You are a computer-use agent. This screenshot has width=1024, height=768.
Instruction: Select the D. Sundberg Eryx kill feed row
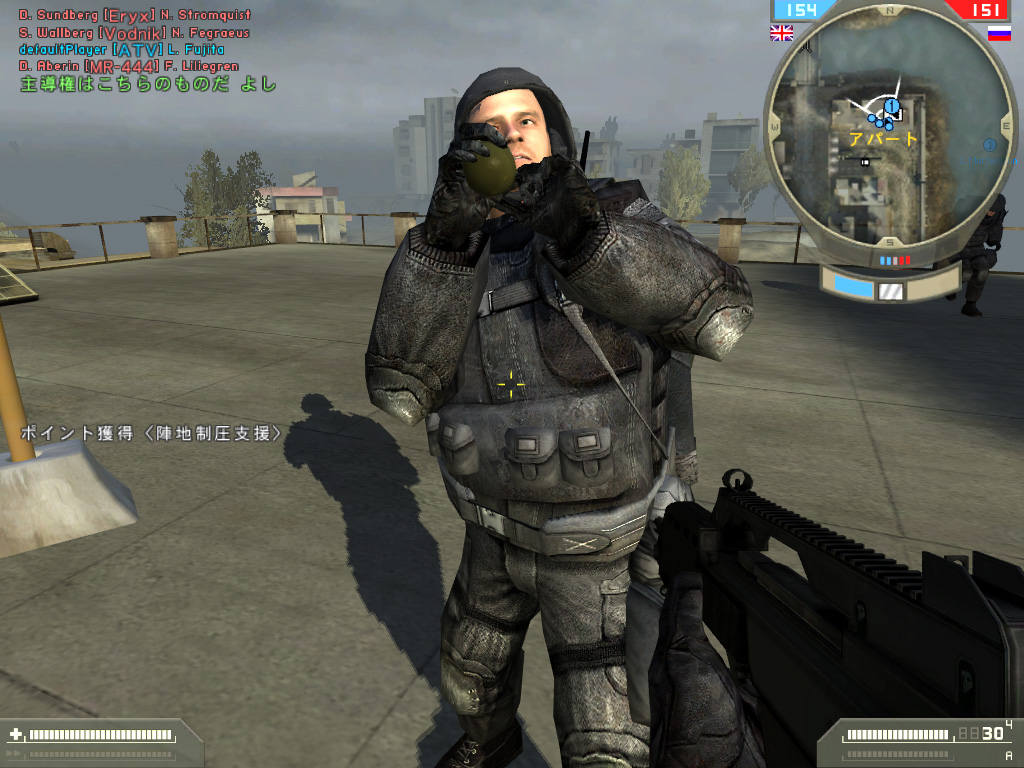135,15
